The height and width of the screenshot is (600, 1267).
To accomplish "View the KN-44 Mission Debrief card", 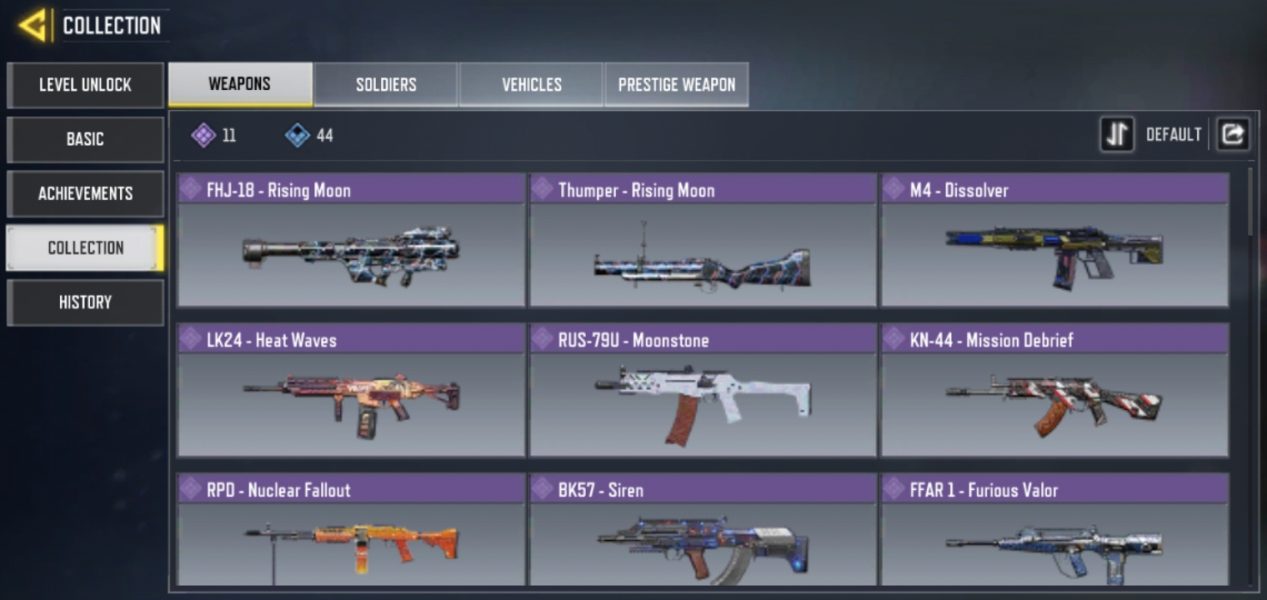I will (1054, 390).
